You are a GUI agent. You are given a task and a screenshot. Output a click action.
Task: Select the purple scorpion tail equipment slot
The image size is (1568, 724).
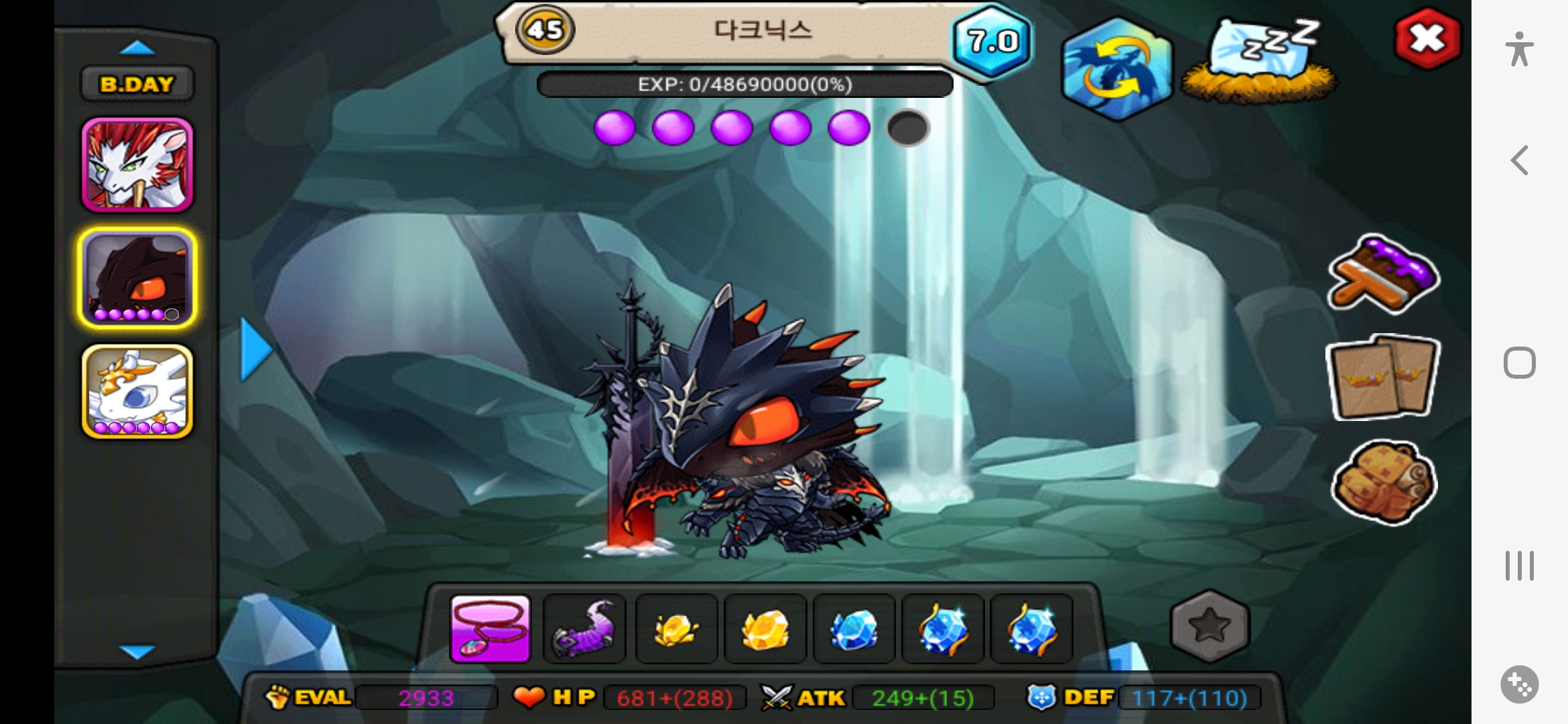[584, 629]
